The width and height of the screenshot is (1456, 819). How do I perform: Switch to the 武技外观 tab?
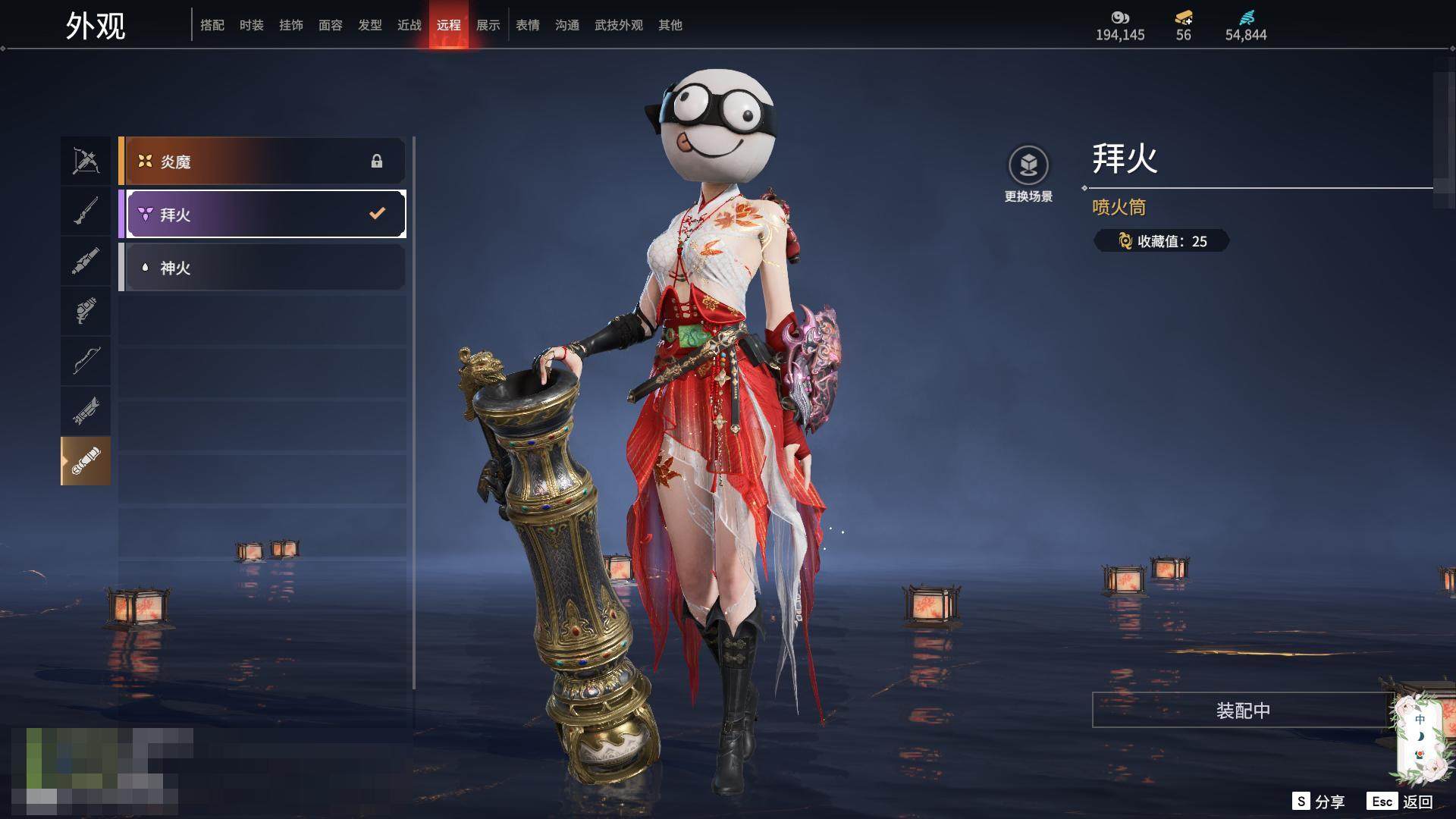coord(619,26)
